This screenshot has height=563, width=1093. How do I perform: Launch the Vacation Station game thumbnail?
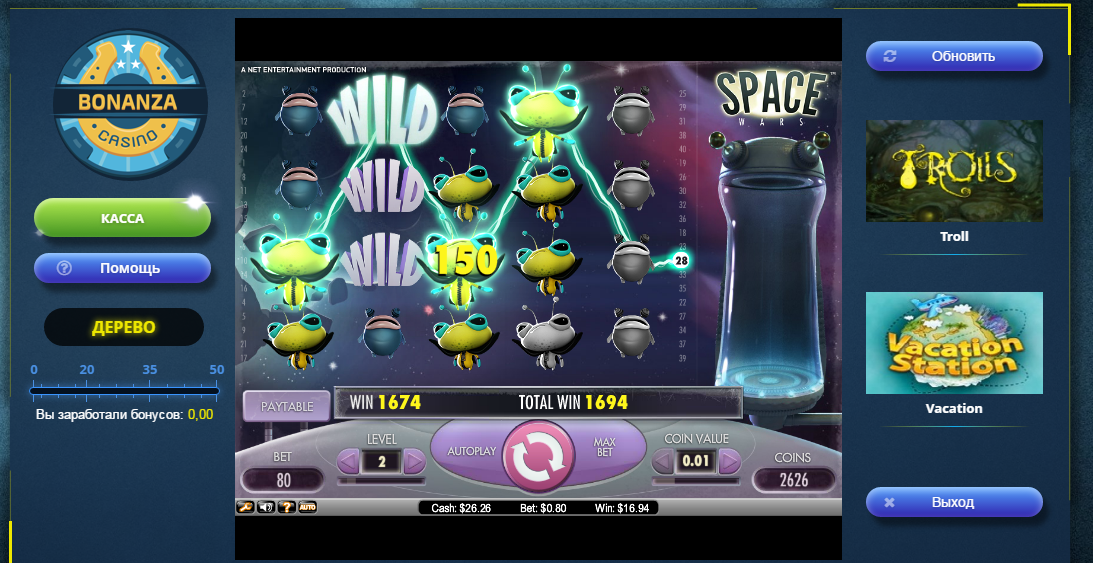[954, 343]
